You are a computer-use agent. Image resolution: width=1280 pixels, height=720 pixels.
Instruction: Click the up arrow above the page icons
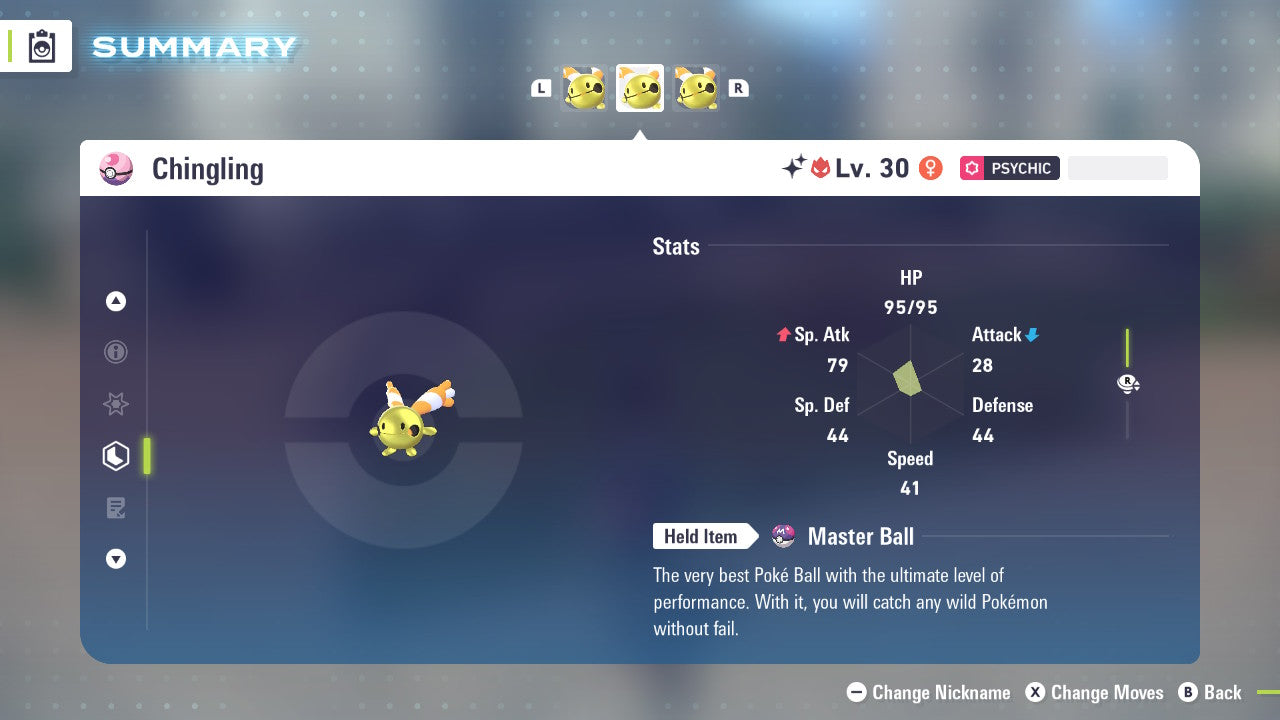click(x=116, y=301)
